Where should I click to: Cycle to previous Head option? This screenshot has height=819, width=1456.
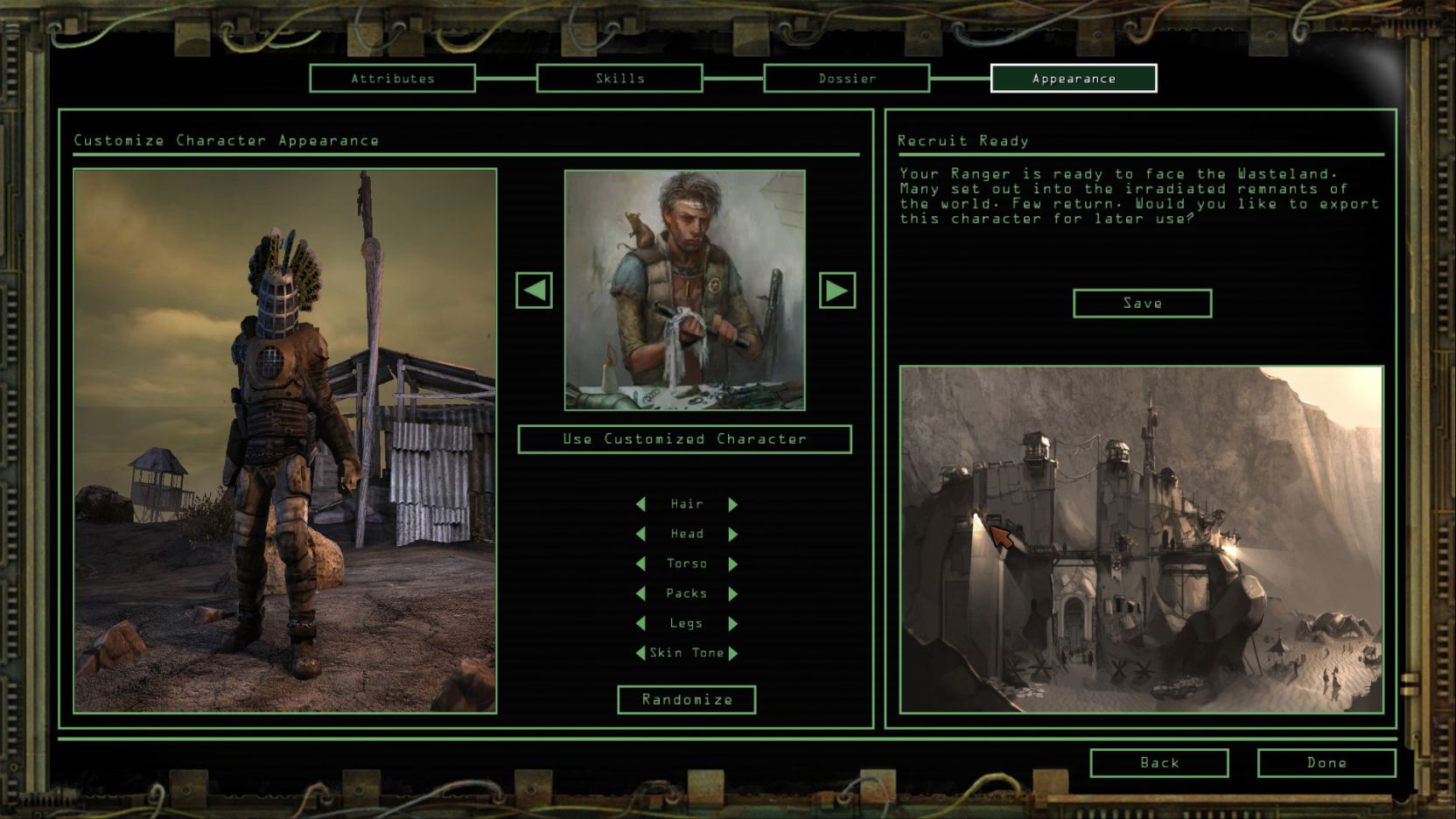640,535
